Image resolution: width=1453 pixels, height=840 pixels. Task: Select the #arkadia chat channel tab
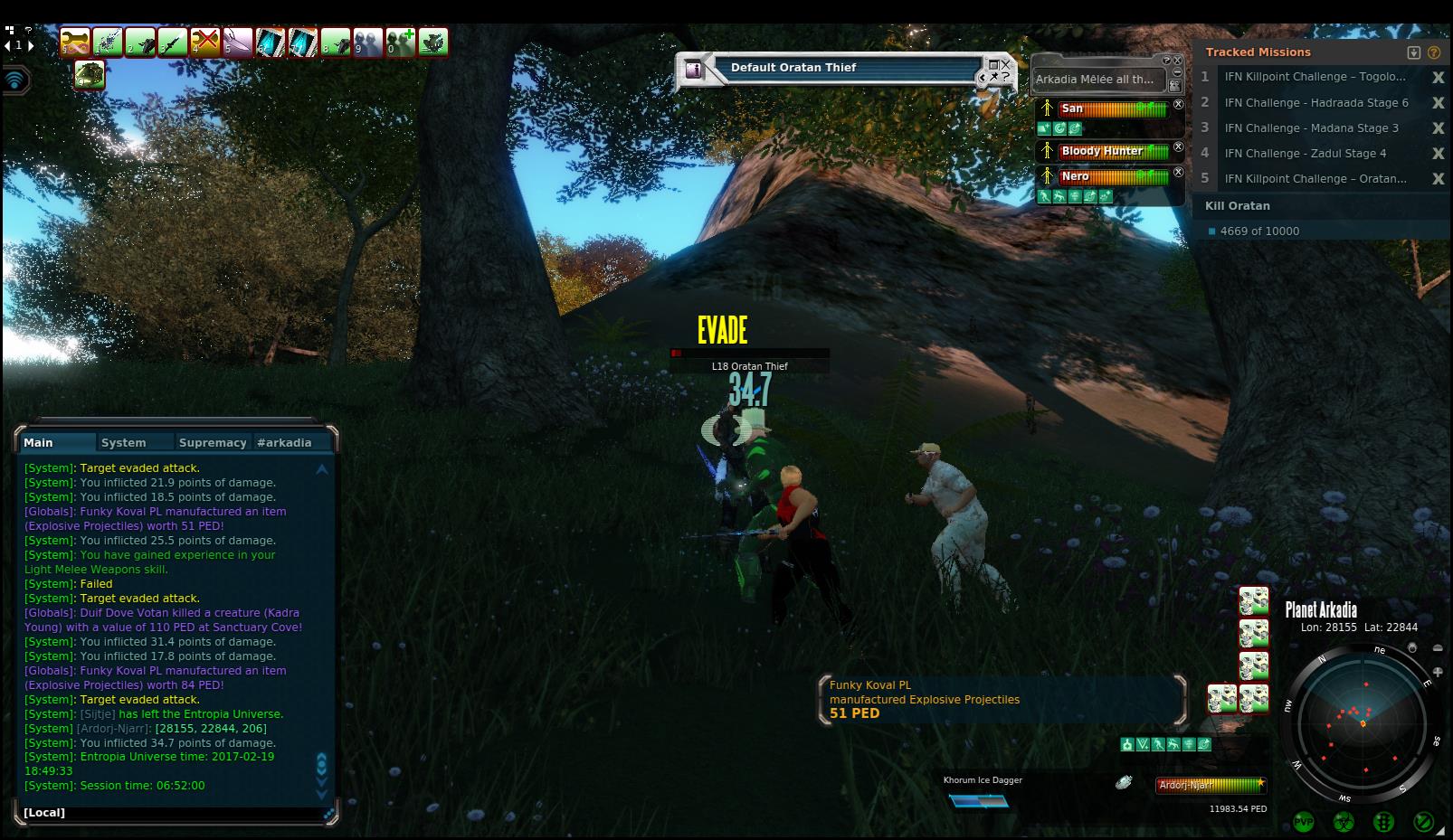[x=284, y=442]
